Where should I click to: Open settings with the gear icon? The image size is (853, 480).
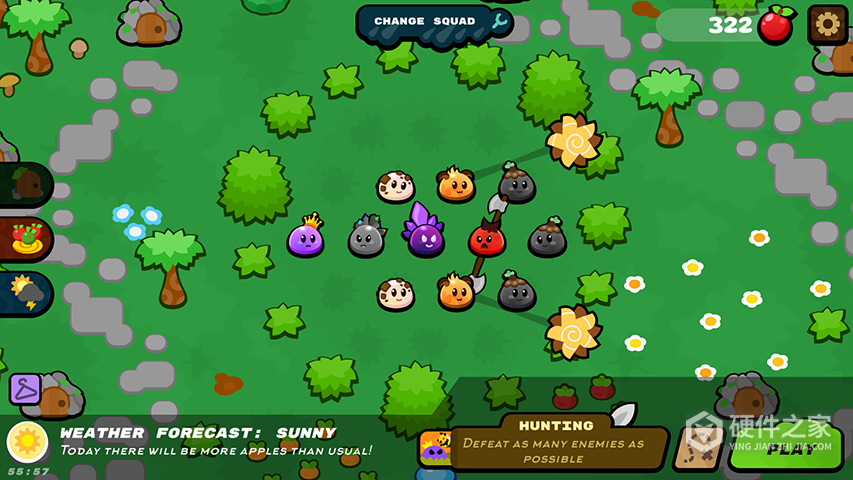coord(827,25)
